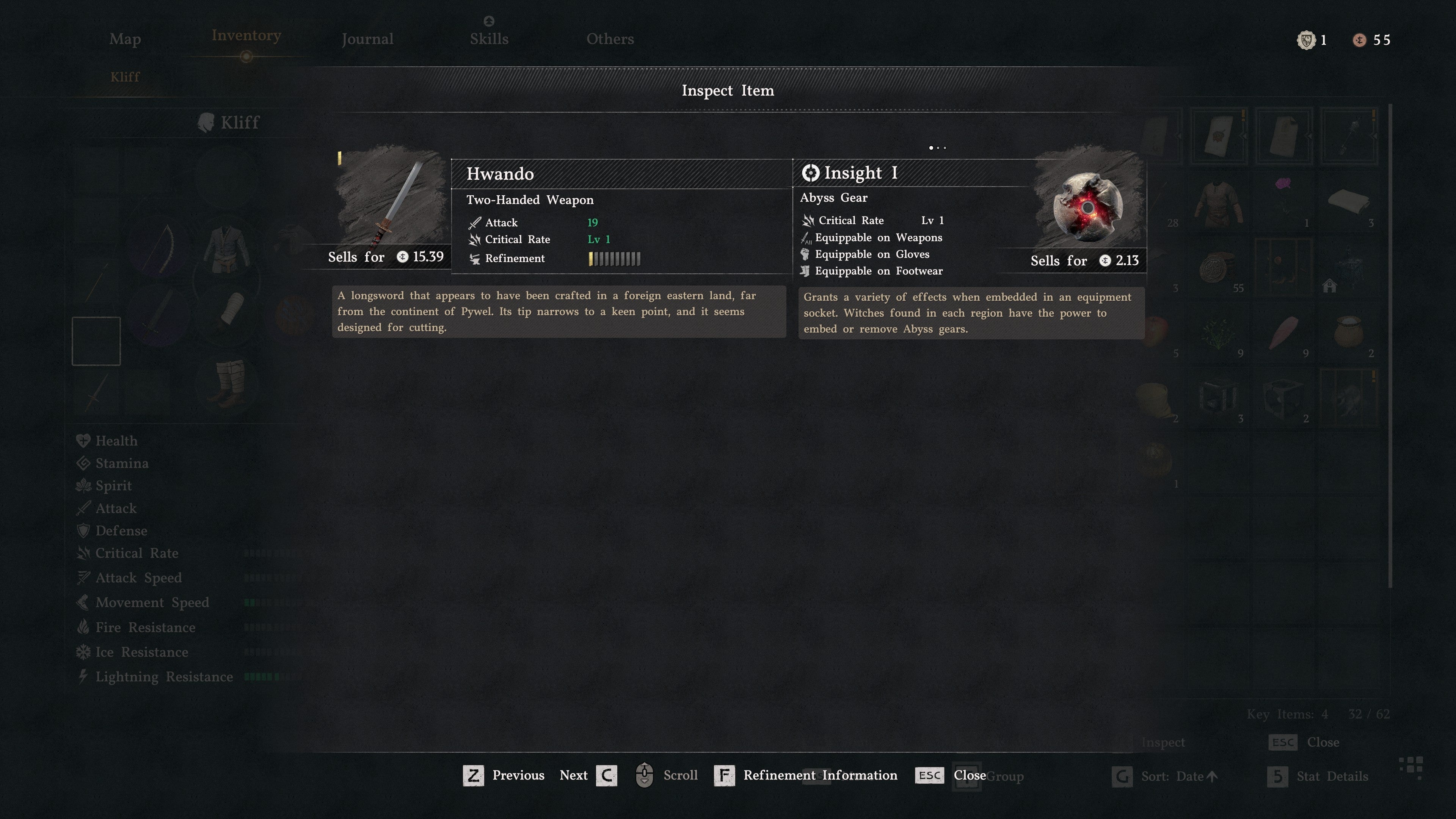Click the Health heart icon in the stats sidebar

click(x=83, y=440)
